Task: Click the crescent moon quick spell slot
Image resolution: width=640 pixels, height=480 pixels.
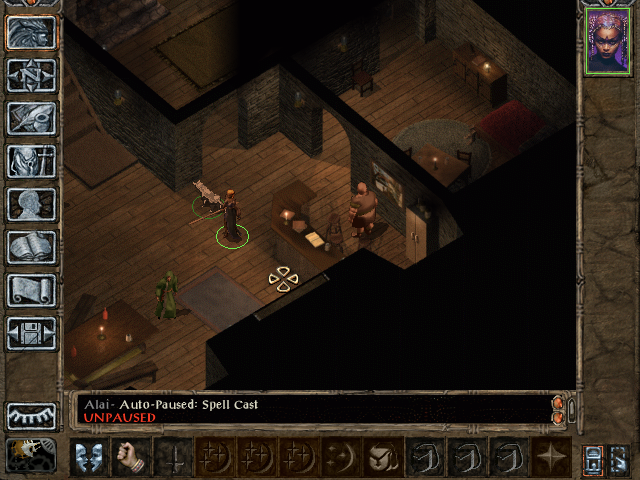Action: click(339, 456)
